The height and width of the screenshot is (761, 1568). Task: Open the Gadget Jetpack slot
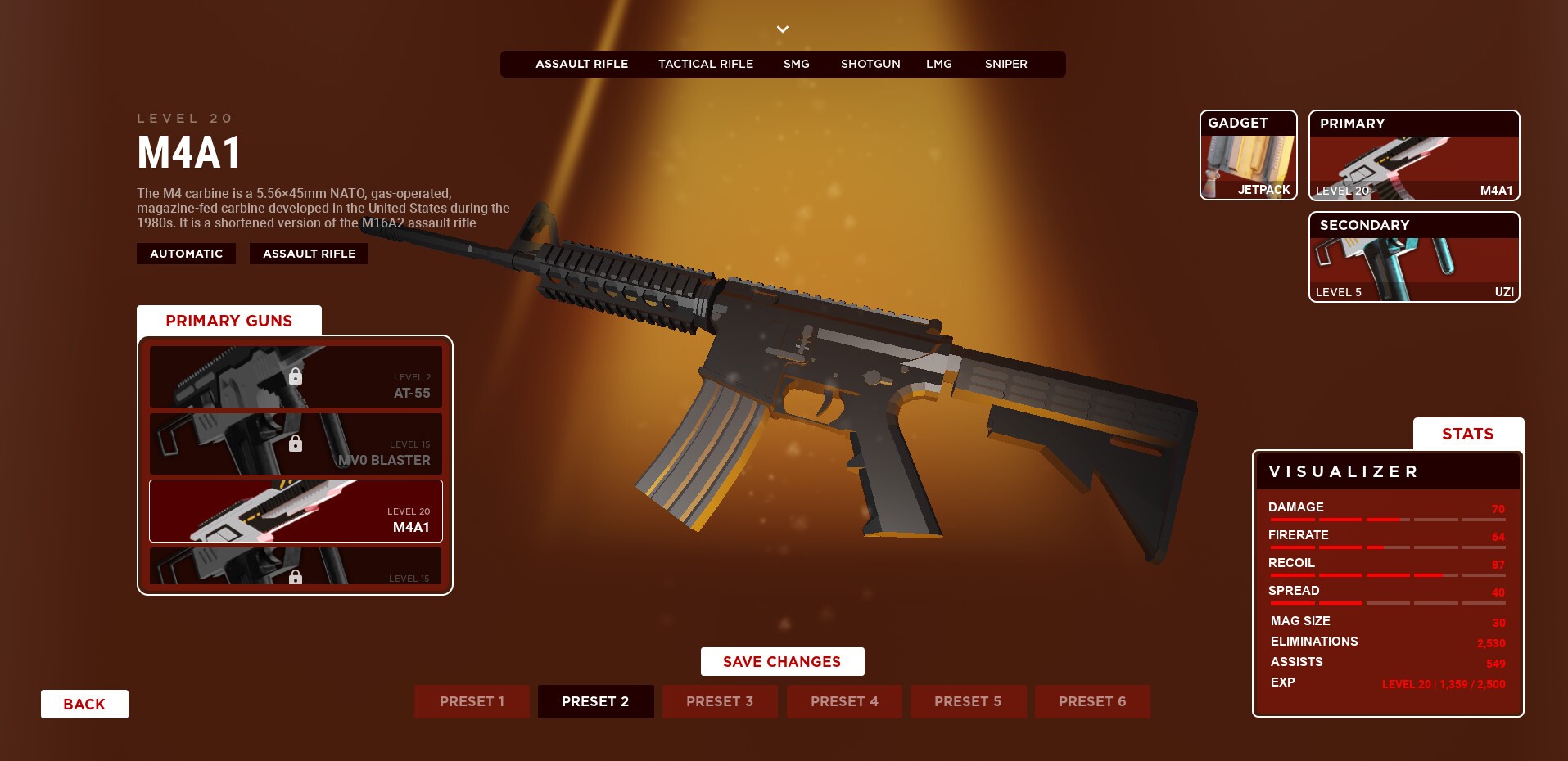[1248, 155]
